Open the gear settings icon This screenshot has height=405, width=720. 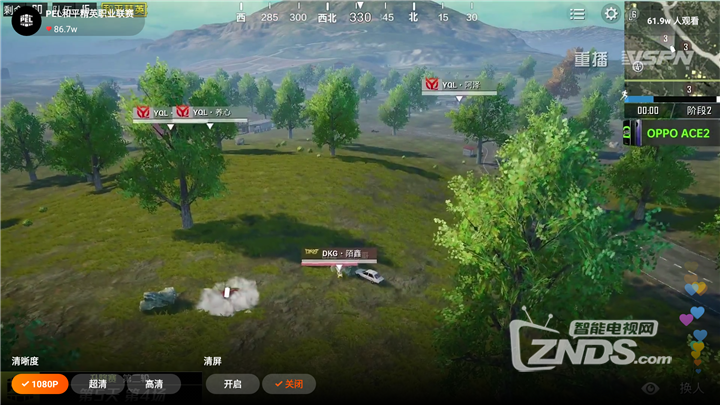point(610,14)
